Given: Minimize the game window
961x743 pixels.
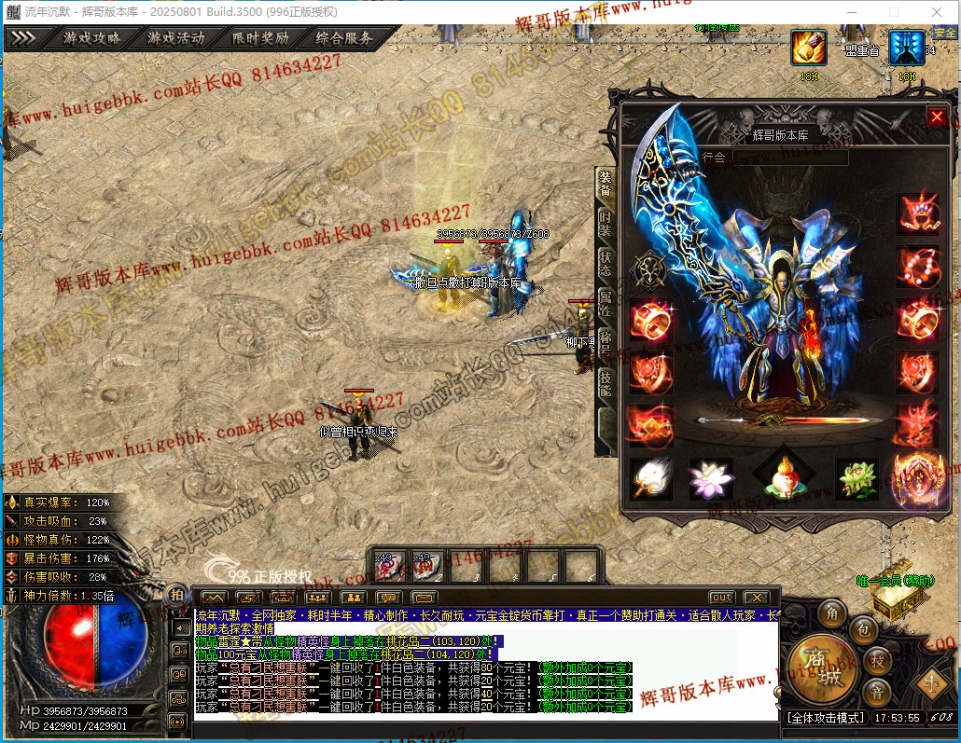Looking at the screenshot, I should pos(847,11).
